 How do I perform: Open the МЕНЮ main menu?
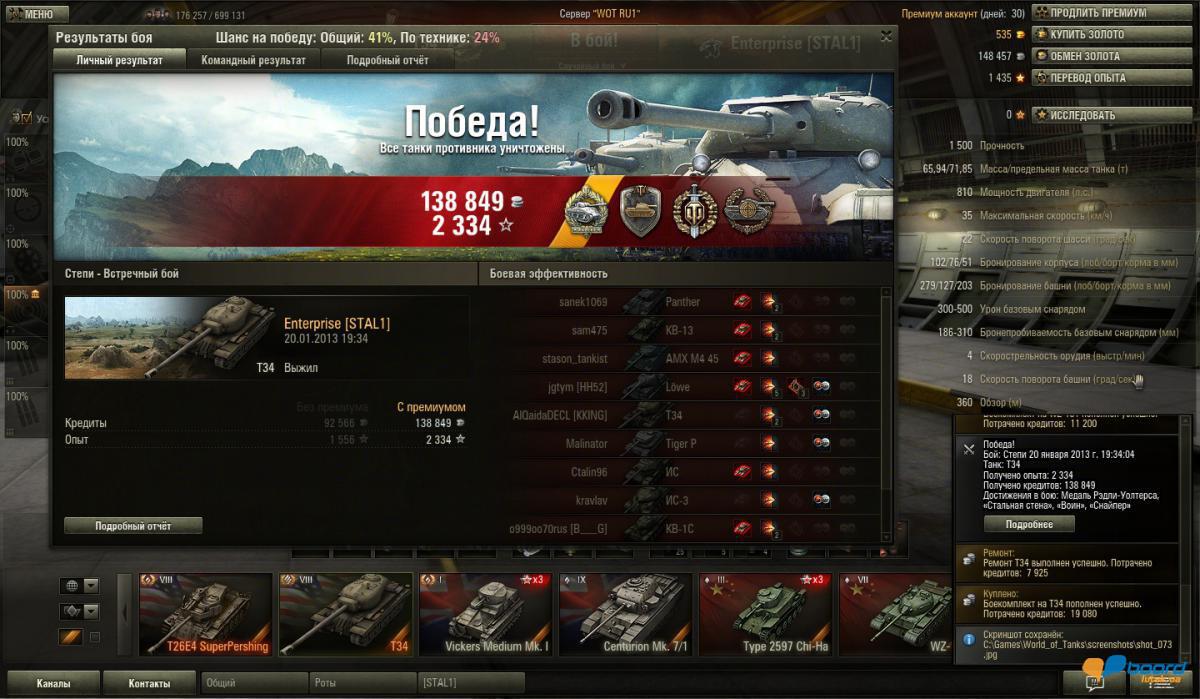click(36, 14)
